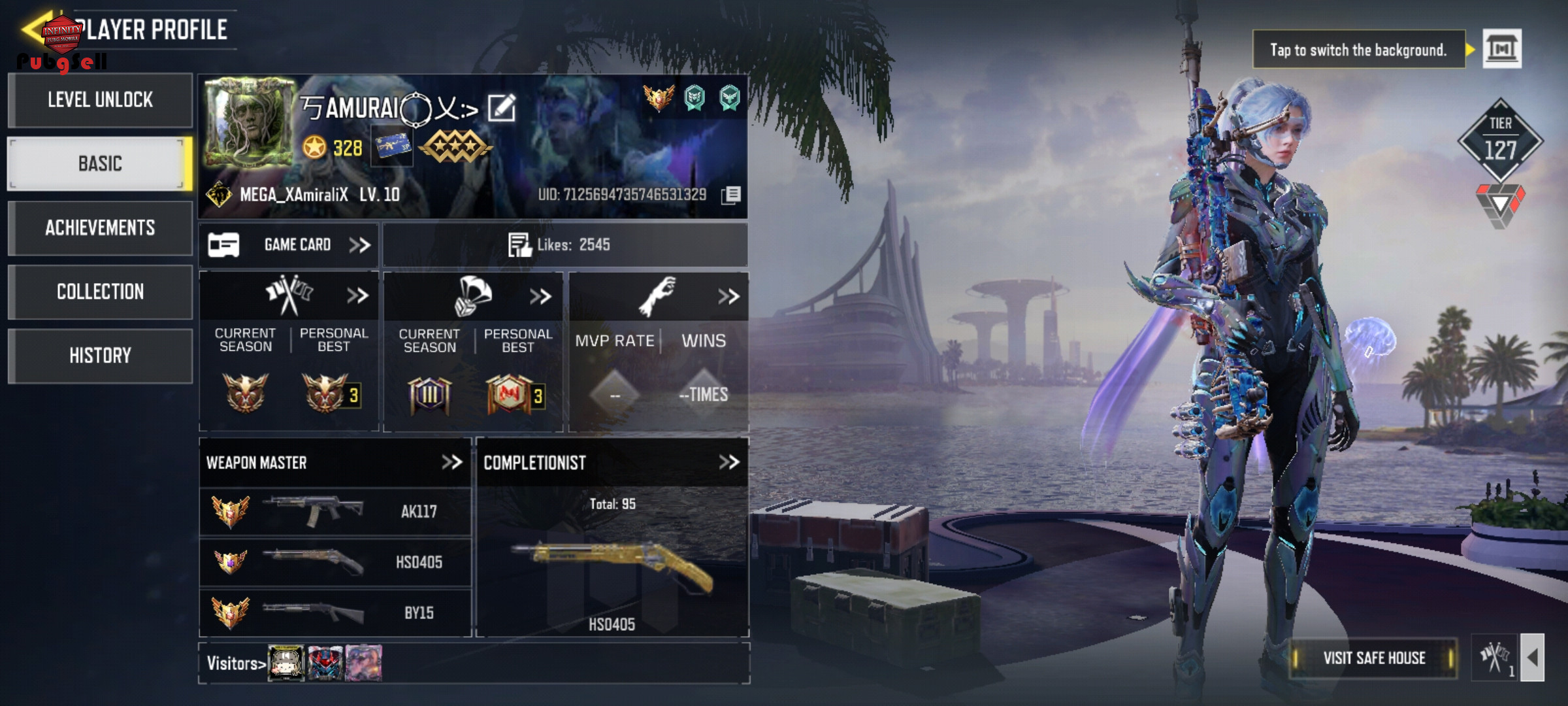Expand multiplayer ranked season stats
Viewport: 1568px width, 706px height.
[357, 296]
